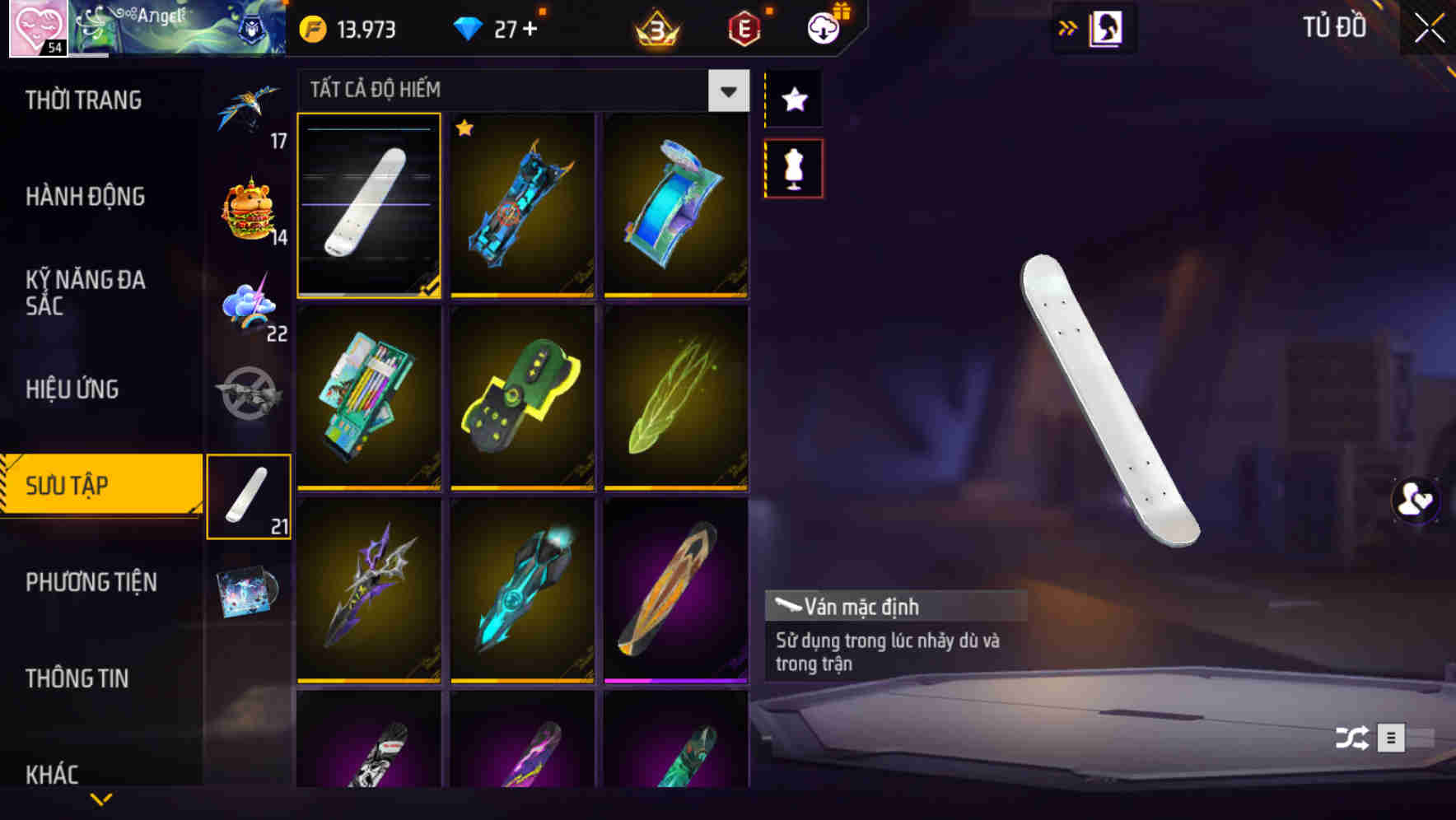Toggle the star favorites filter
Image resolution: width=1456 pixels, height=820 pixels.
pos(793,99)
